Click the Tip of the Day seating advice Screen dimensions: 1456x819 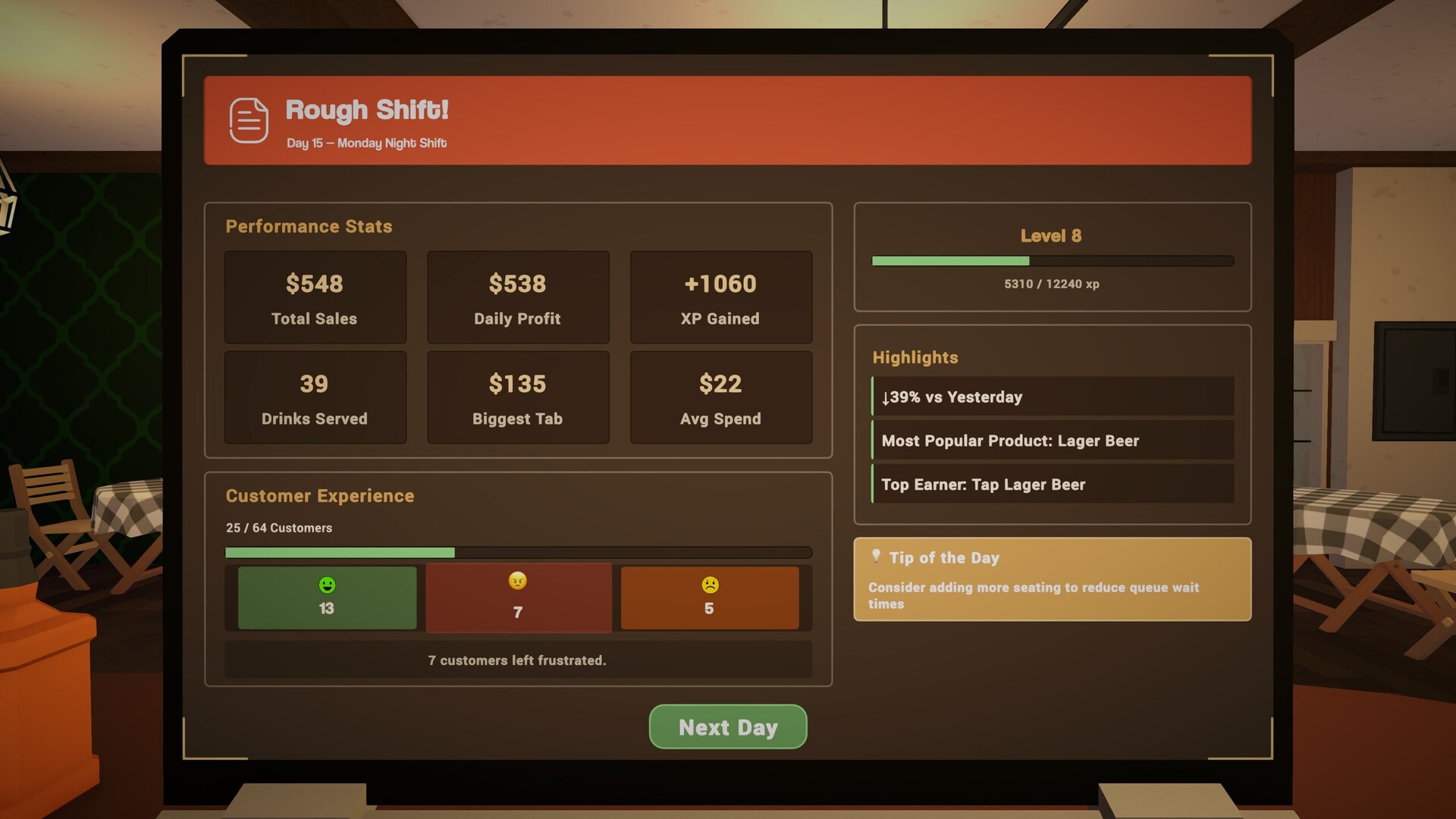click(x=1034, y=596)
